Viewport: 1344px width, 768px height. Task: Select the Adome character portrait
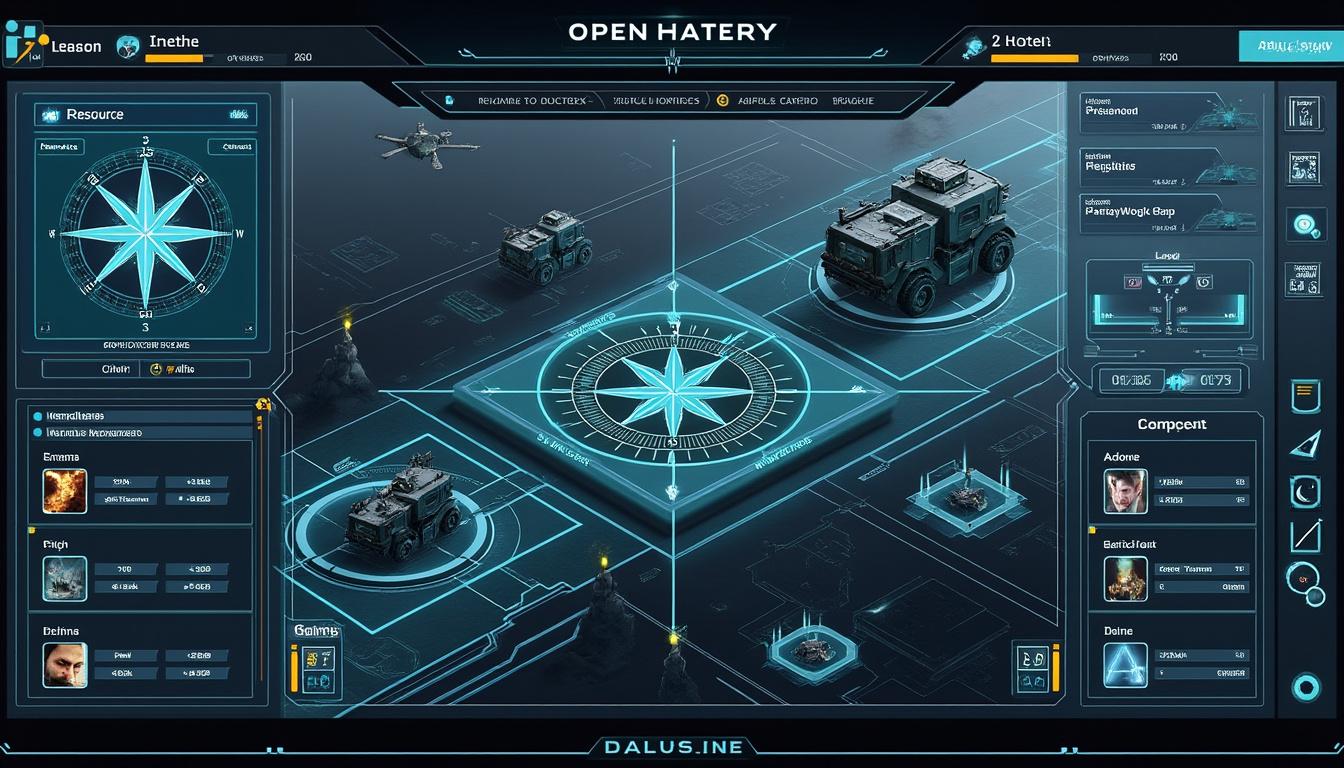click(x=1125, y=492)
